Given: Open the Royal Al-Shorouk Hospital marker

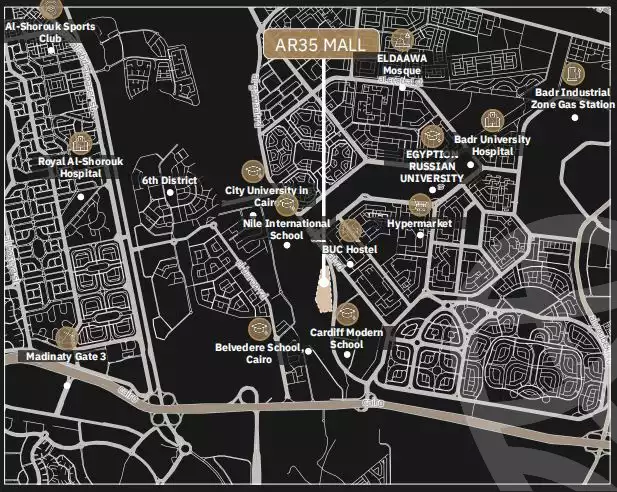Looking at the screenshot, I should coord(81,143).
